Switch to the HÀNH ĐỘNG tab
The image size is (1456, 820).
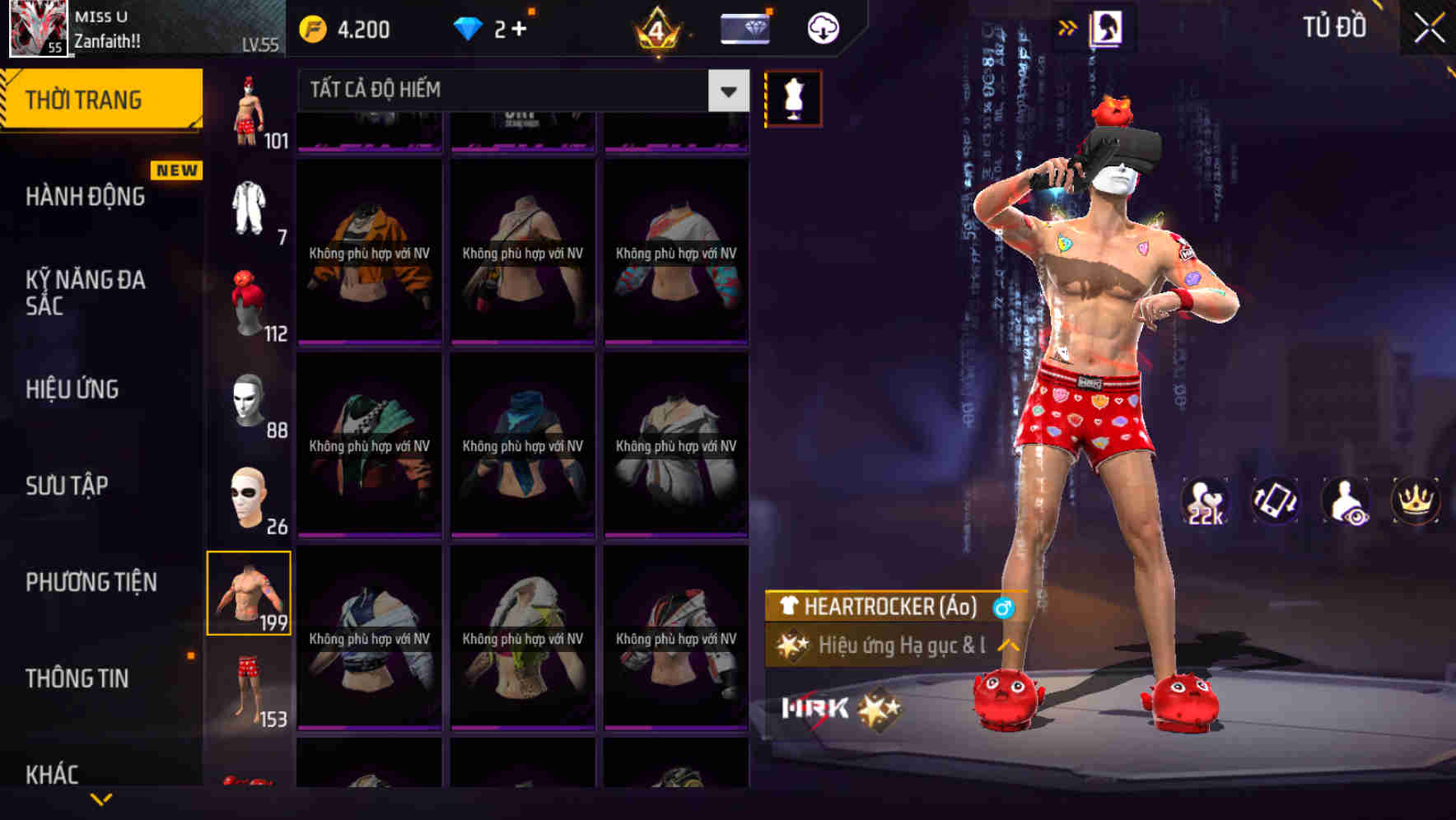click(86, 197)
